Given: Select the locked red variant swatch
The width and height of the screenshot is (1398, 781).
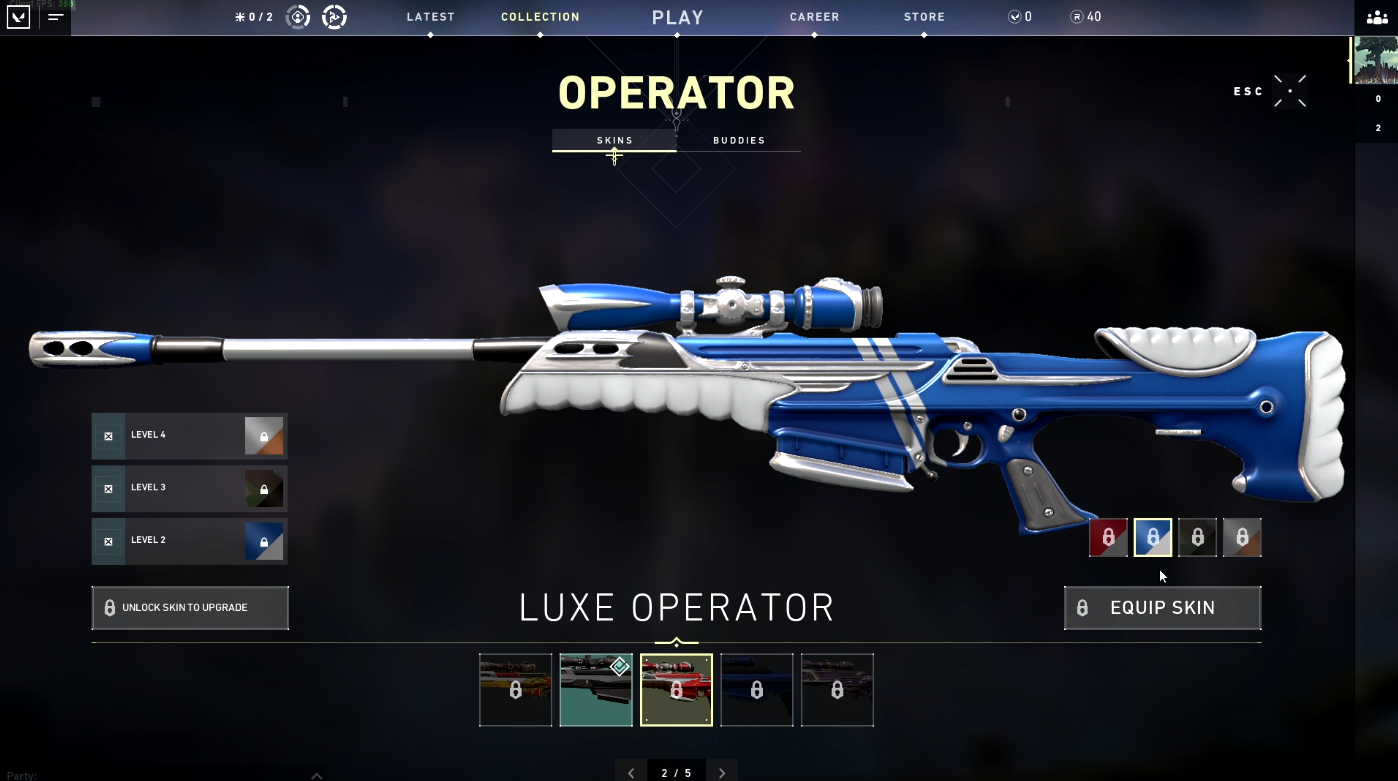Looking at the screenshot, I should (1108, 537).
